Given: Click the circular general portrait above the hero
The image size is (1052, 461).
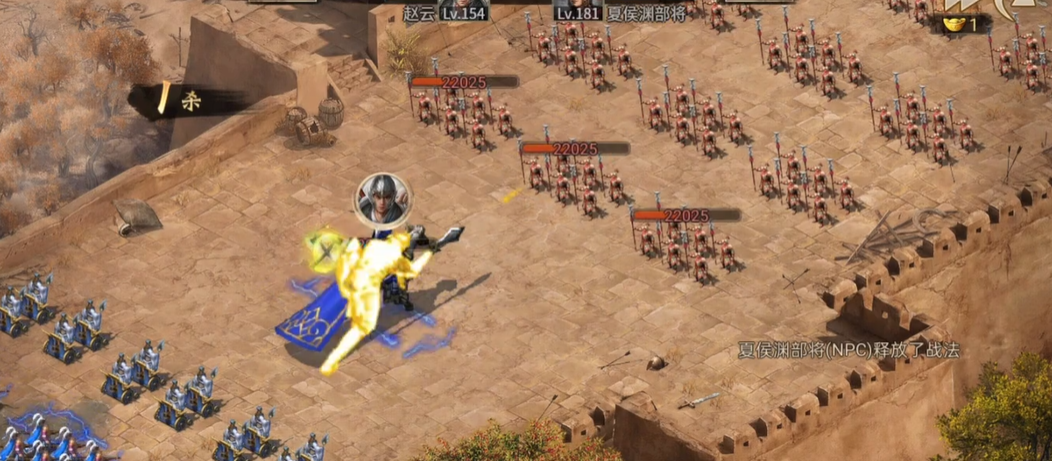Looking at the screenshot, I should [x=382, y=199].
